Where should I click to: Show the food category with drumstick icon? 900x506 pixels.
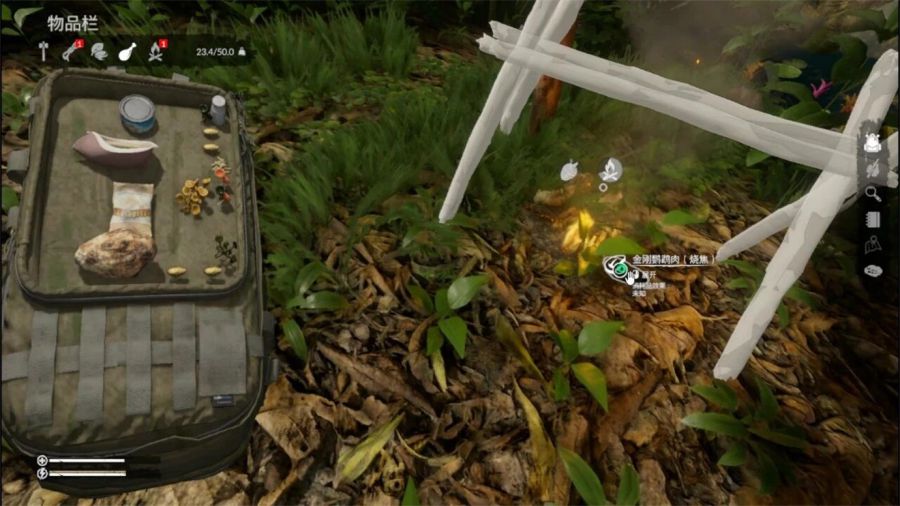click(x=127, y=52)
